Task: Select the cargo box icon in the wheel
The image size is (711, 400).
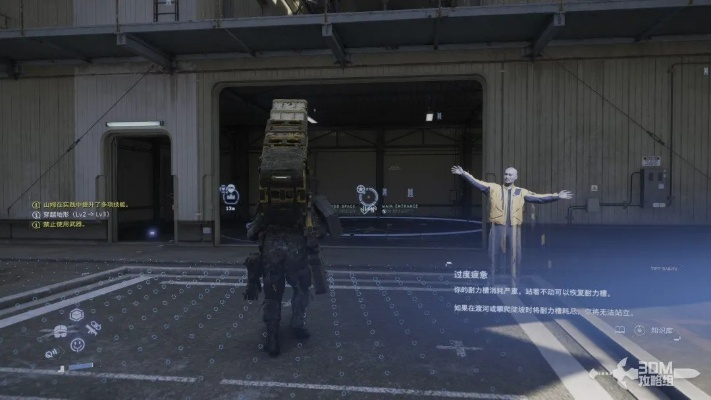Action: point(75,314)
